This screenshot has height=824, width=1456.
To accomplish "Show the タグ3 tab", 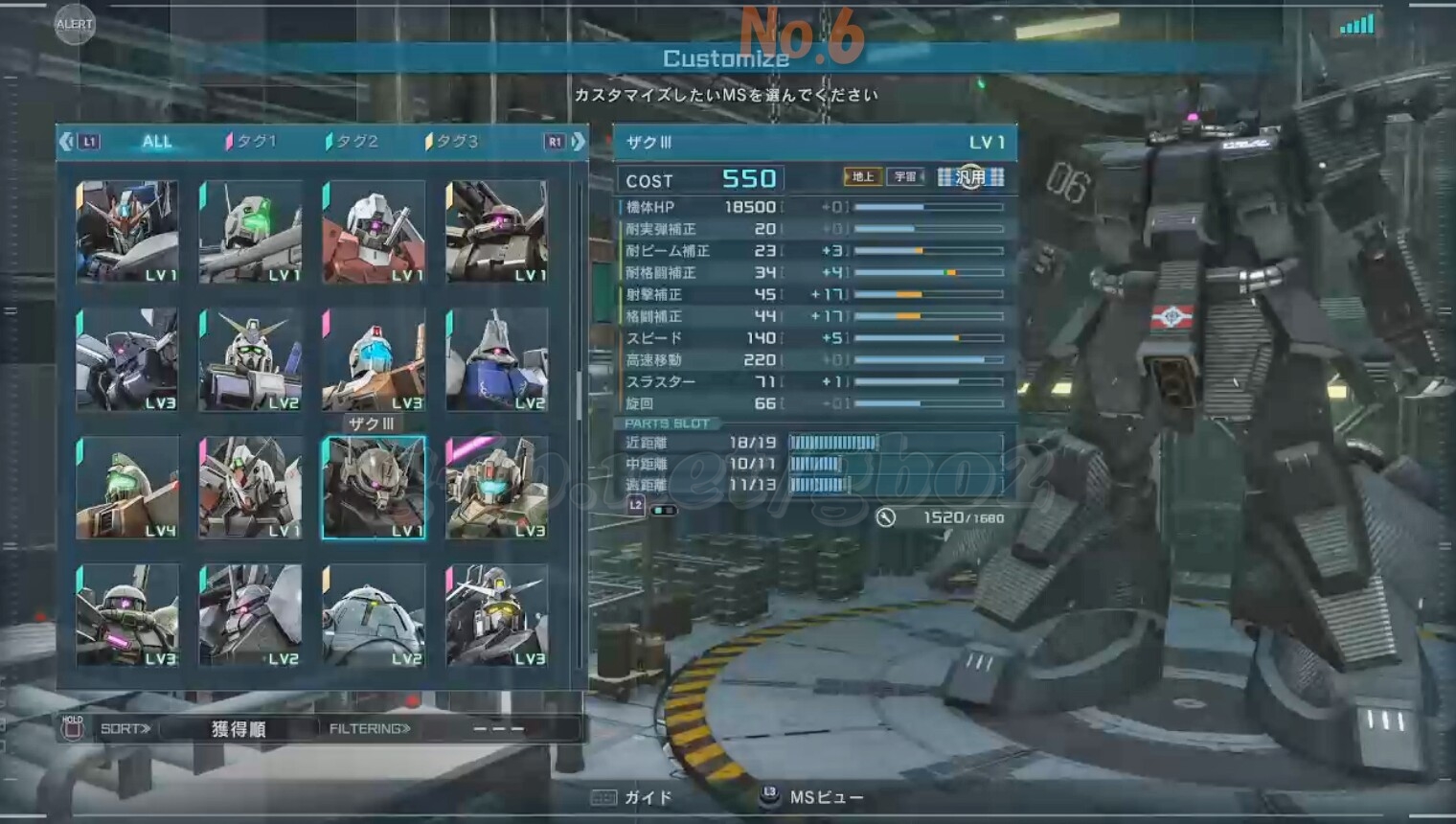I will coord(456,142).
